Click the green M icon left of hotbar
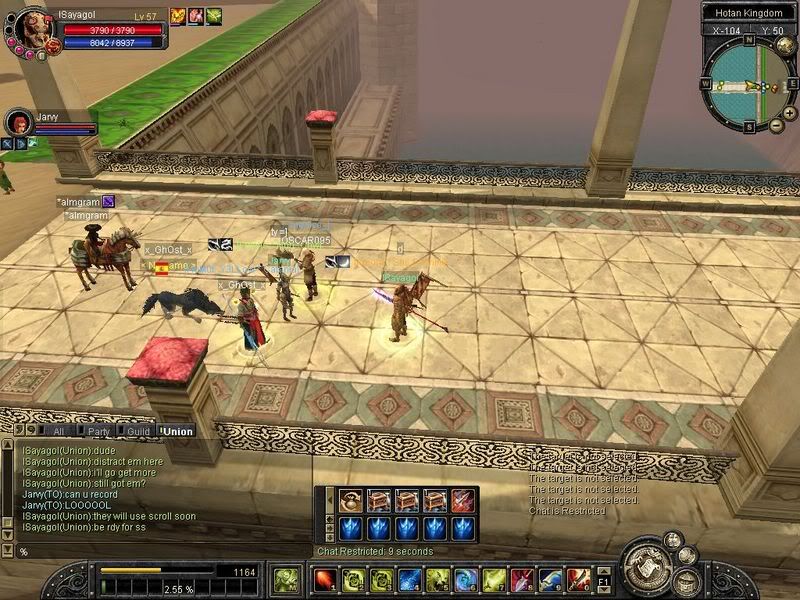This screenshot has width=800, height=600. tap(285, 579)
